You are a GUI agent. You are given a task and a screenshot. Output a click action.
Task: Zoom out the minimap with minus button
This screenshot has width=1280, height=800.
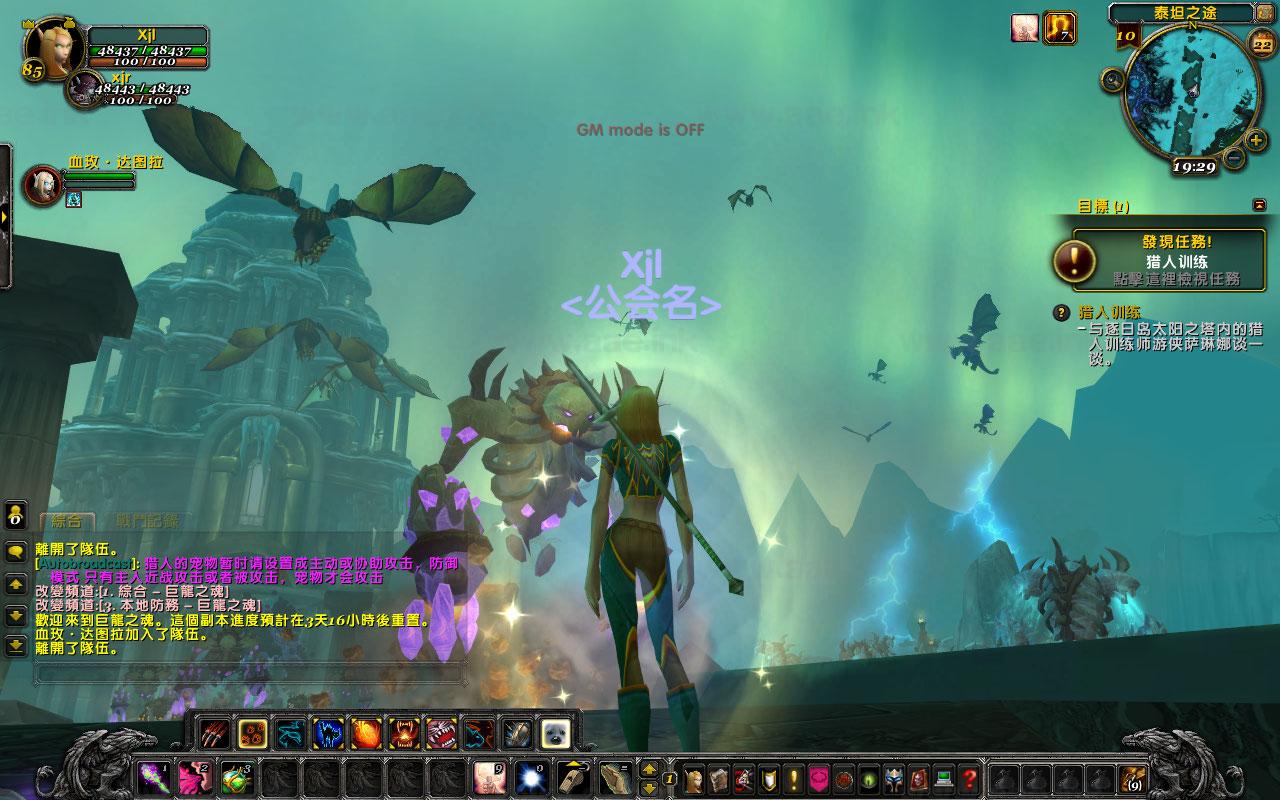(x=1234, y=157)
